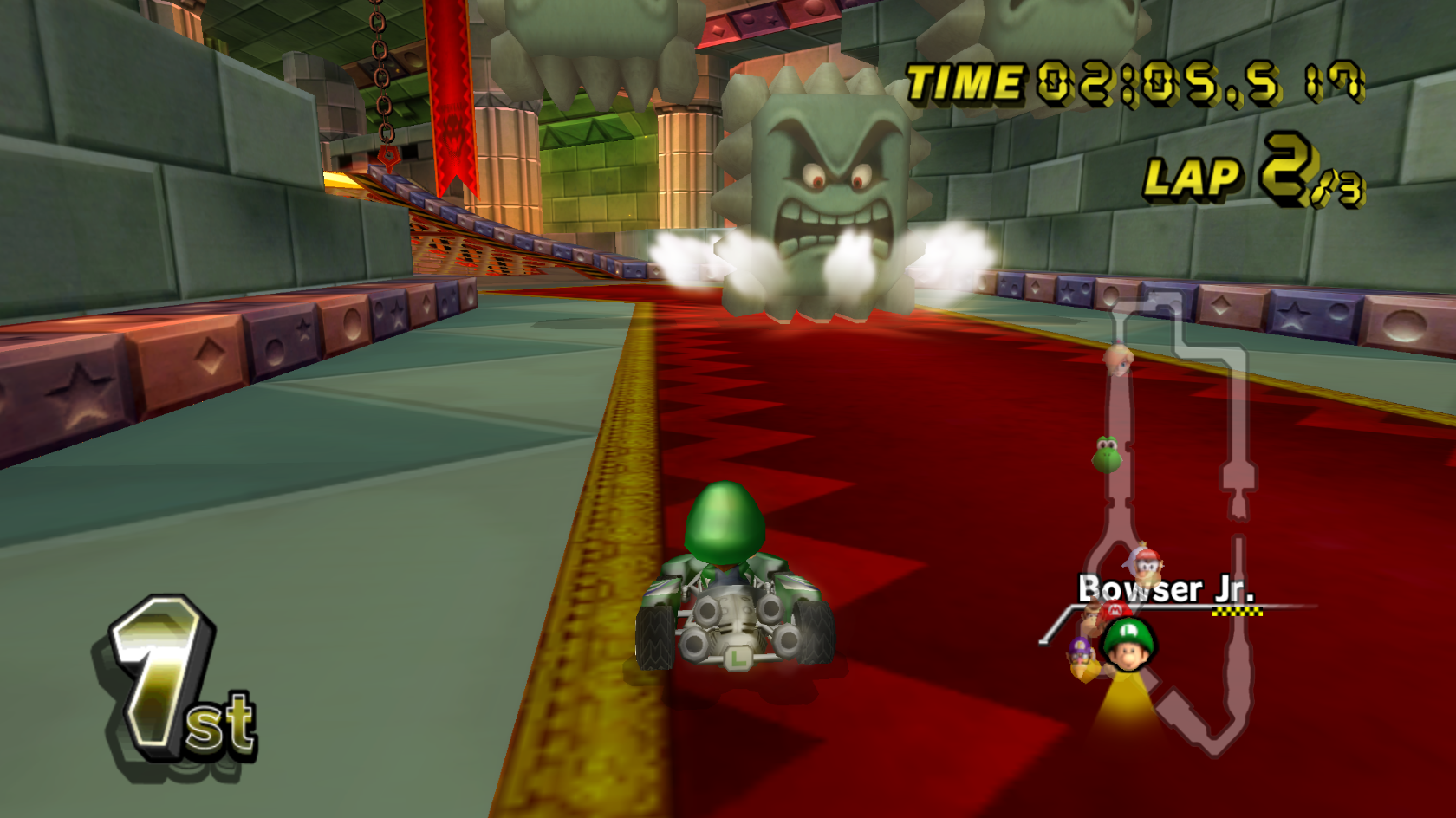Select the Baby Peach icon at minimap top
The width and height of the screenshot is (1456, 818).
pos(1117,360)
